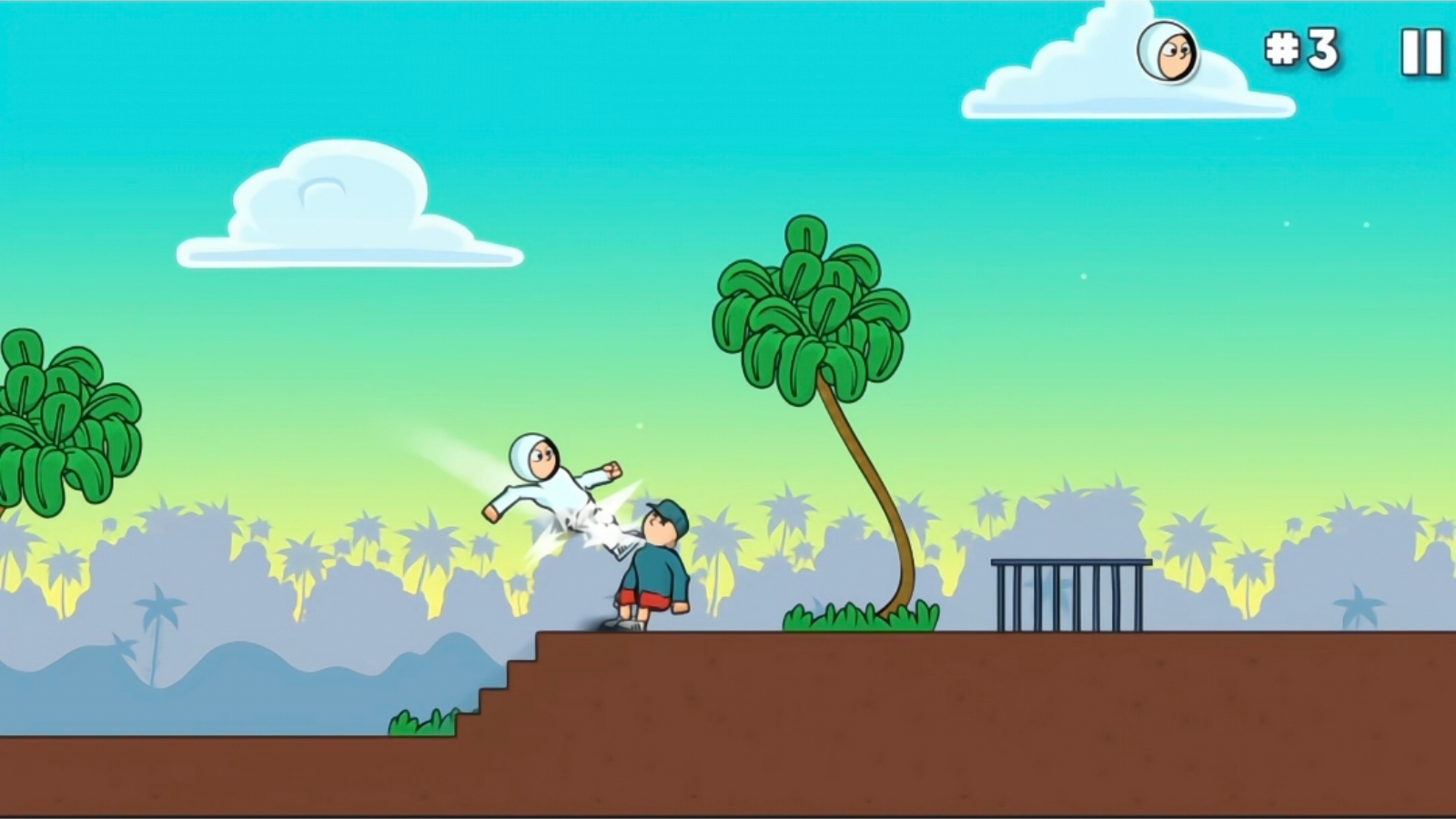Click the grass tuft beside the palm trunk
This screenshot has width=1456, height=819.
click(846, 617)
